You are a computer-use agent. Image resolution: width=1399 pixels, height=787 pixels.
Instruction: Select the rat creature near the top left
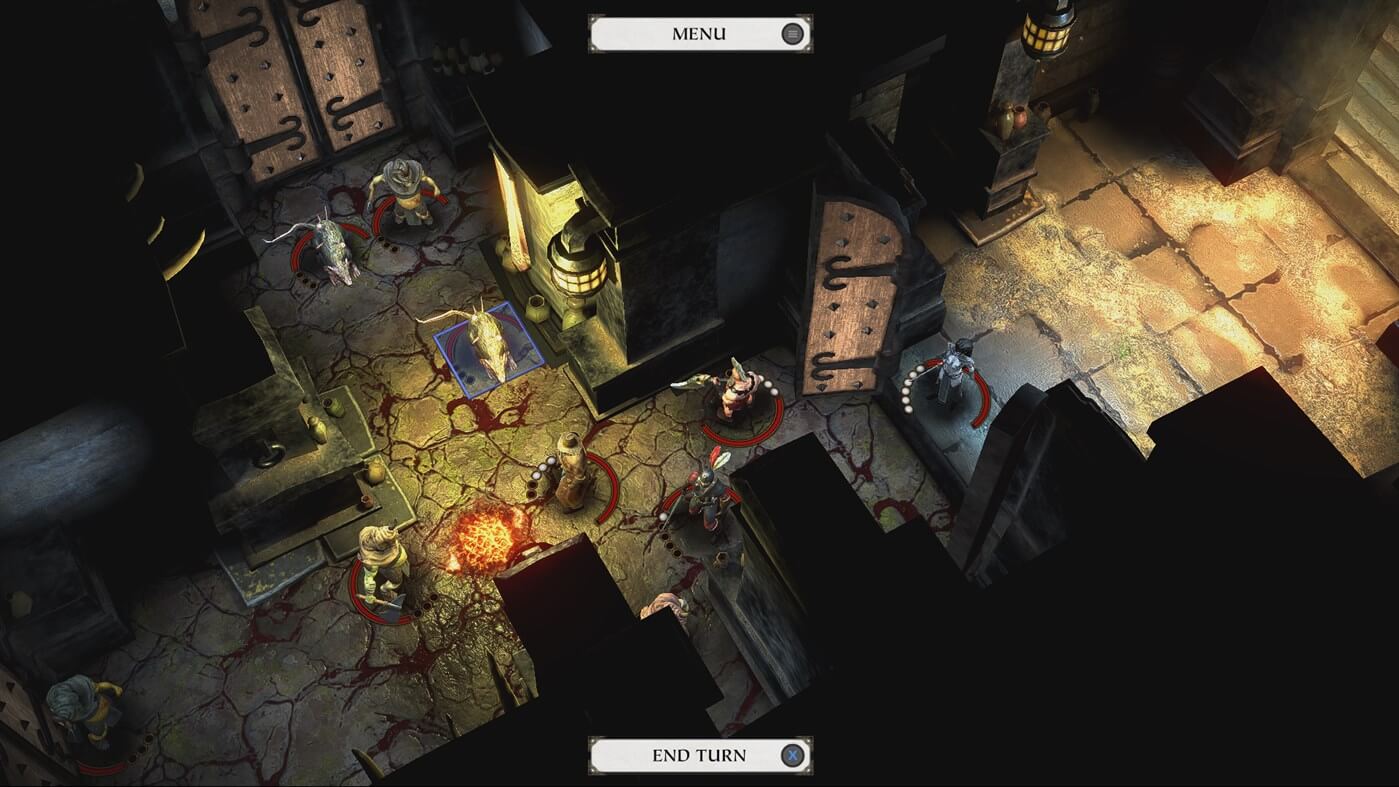coord(330,250)
